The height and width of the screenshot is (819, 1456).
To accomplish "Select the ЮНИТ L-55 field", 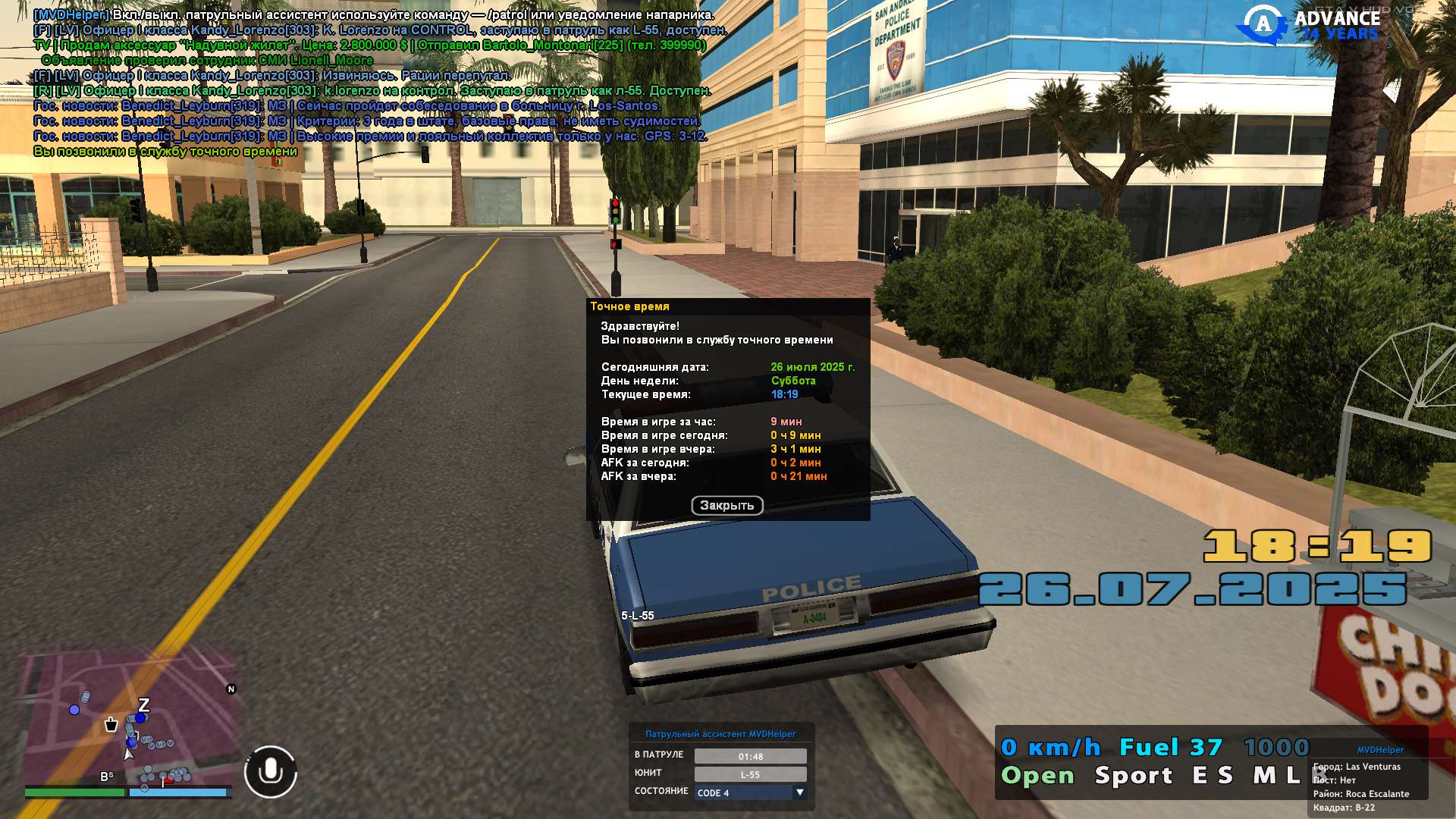I will point(750,774).
